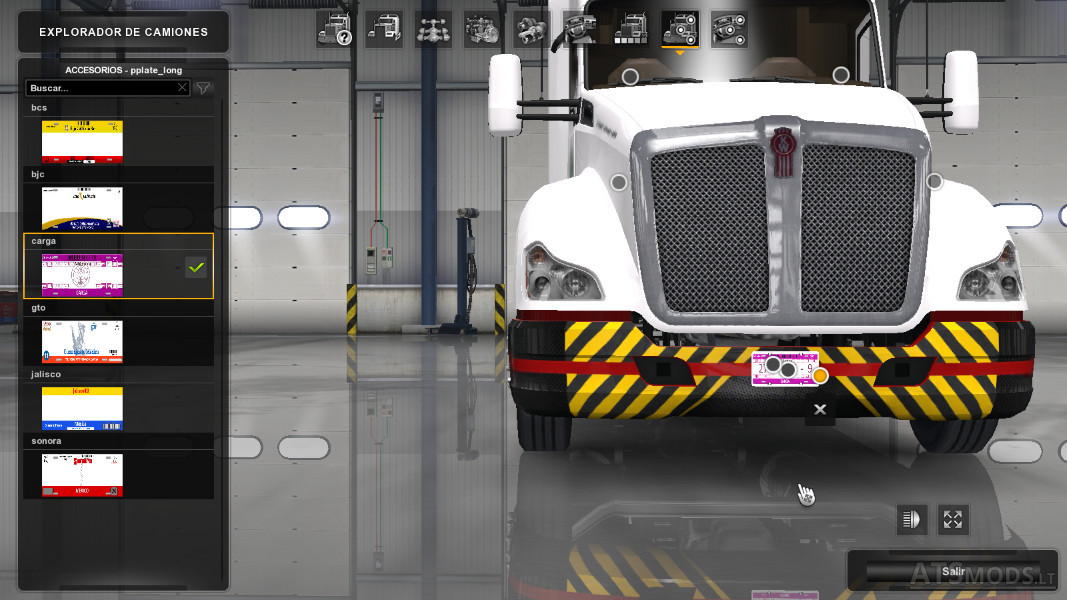
Task: Exit the browser with Salir
Action: click(x=953, y=571)
